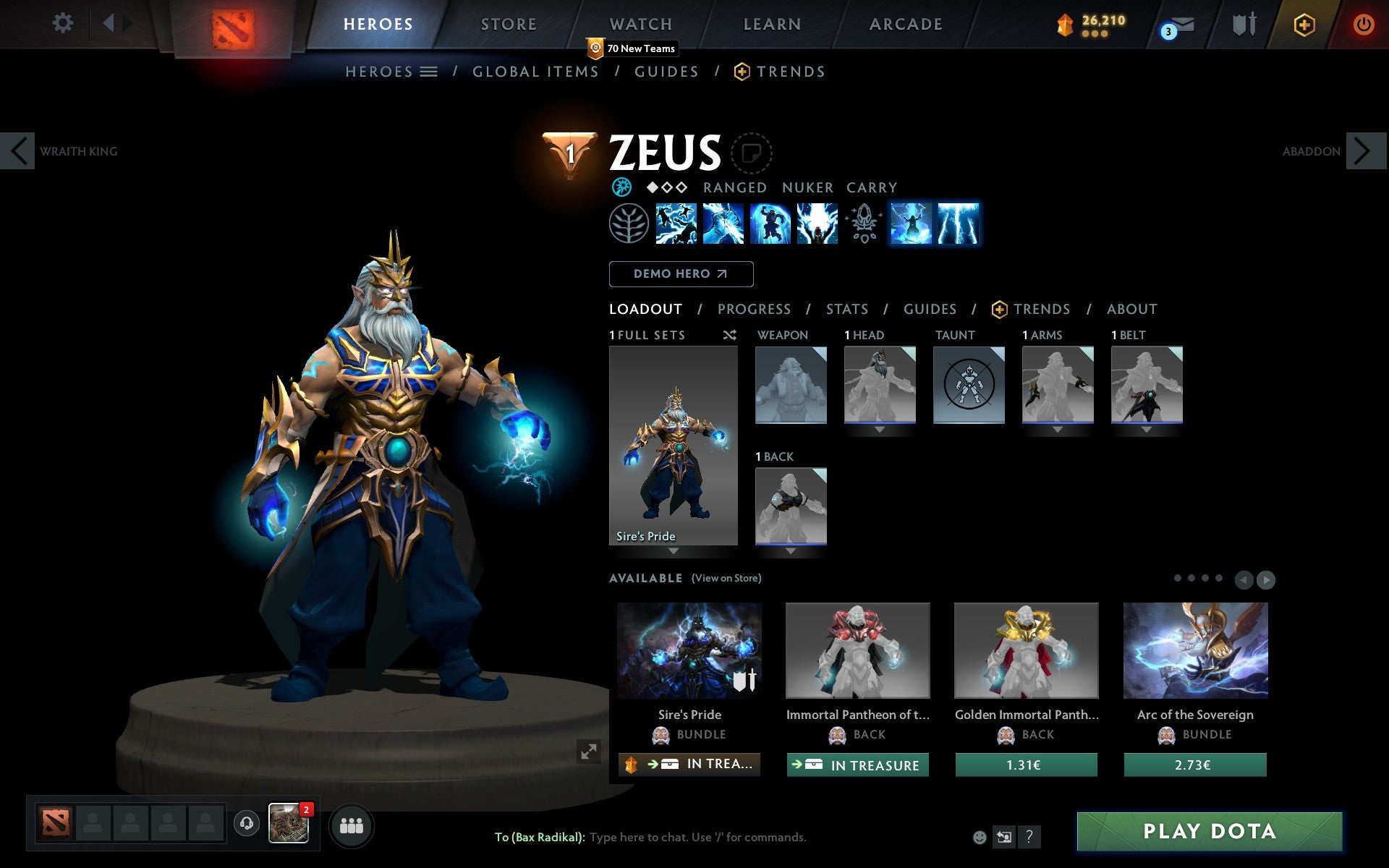1389x868 pixels.
Task: Toggle the shuffle loadout icon next to Full Sets
Action: pyautogui.click(x=729, y=335)
